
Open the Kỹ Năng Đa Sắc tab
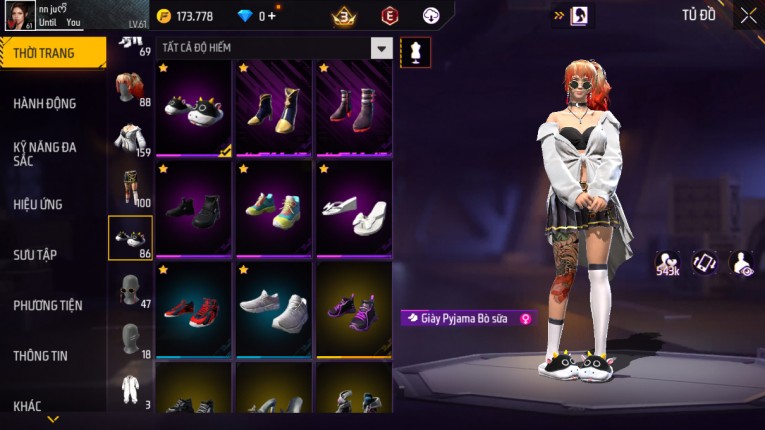pyautogui.click(x=45, y=153)
